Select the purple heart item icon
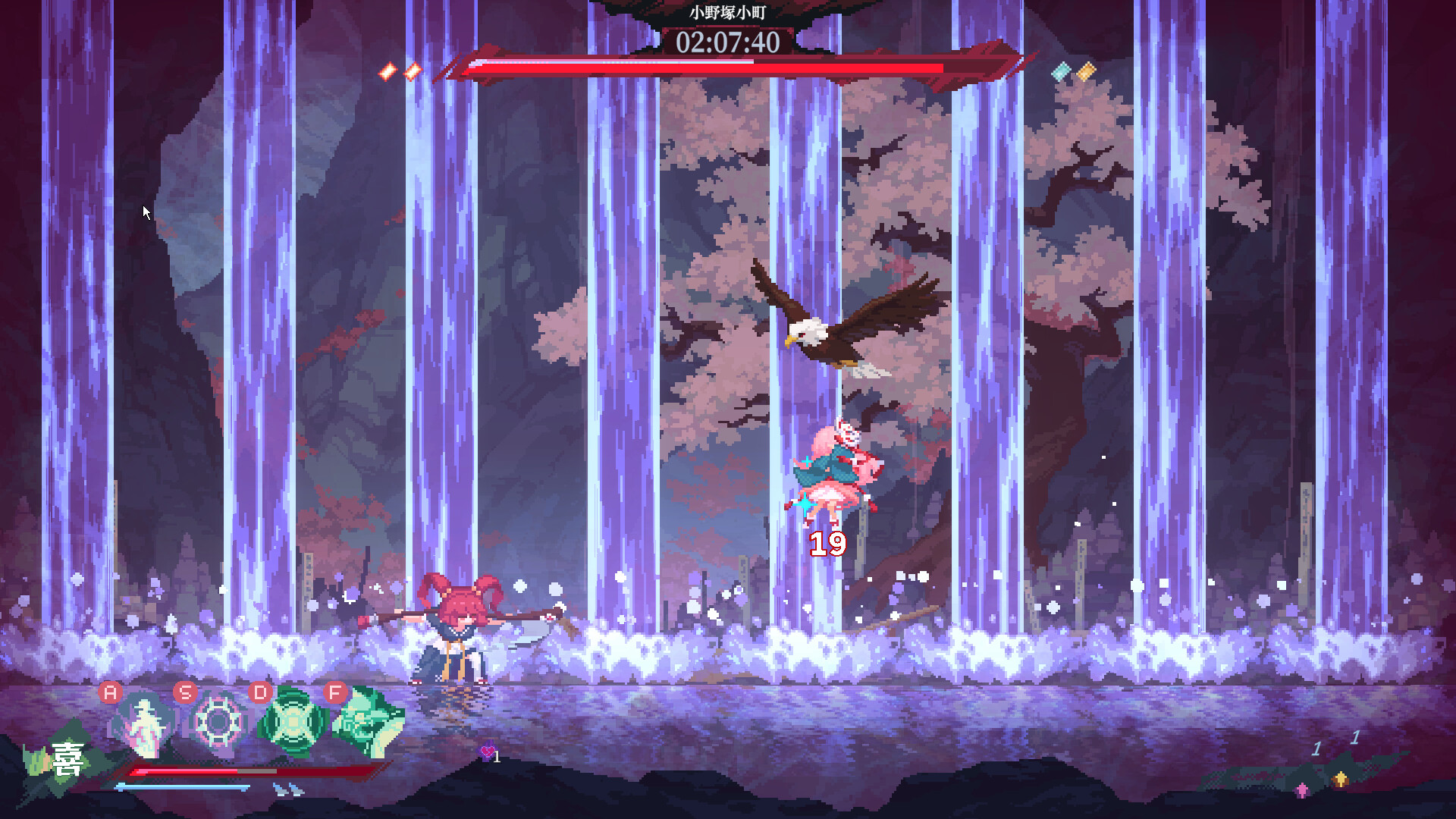 pyautogui.click(x=487, y=752)
